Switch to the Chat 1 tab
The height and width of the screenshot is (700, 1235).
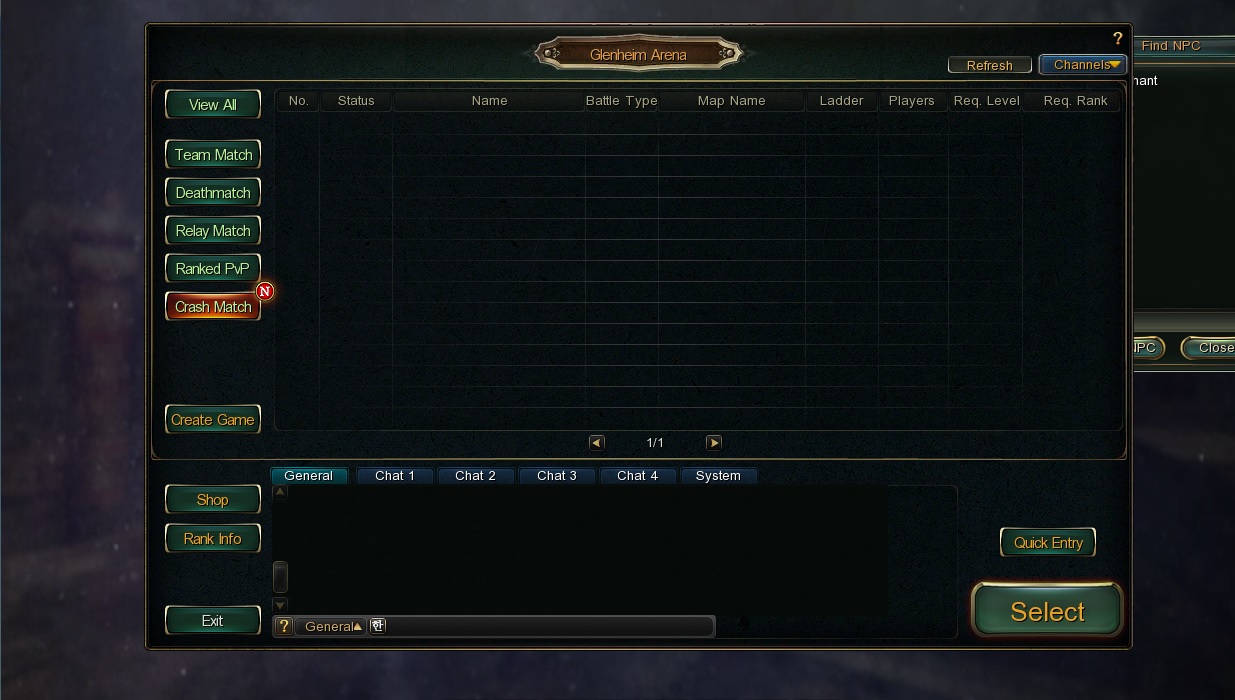tap(395, 476)
